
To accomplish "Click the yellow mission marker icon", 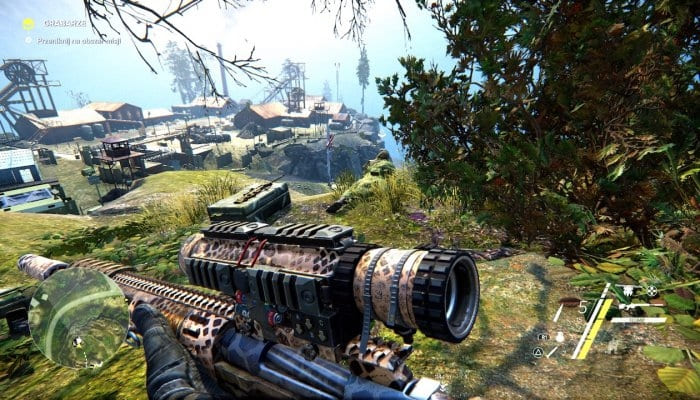I will tap(28, 23).
